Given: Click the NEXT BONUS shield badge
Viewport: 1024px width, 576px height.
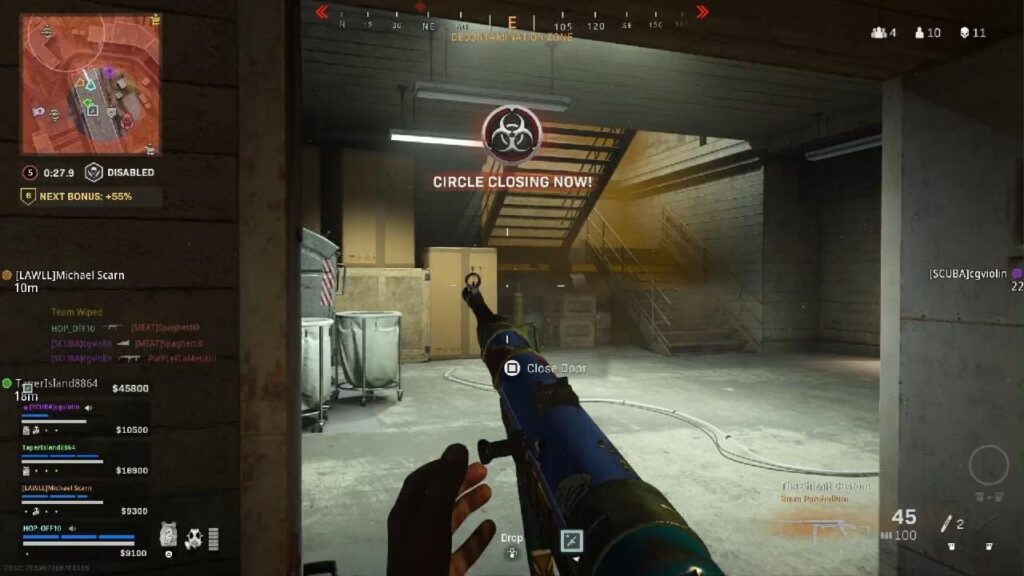Looking at the screenshot, I should [x=29, y=196].
